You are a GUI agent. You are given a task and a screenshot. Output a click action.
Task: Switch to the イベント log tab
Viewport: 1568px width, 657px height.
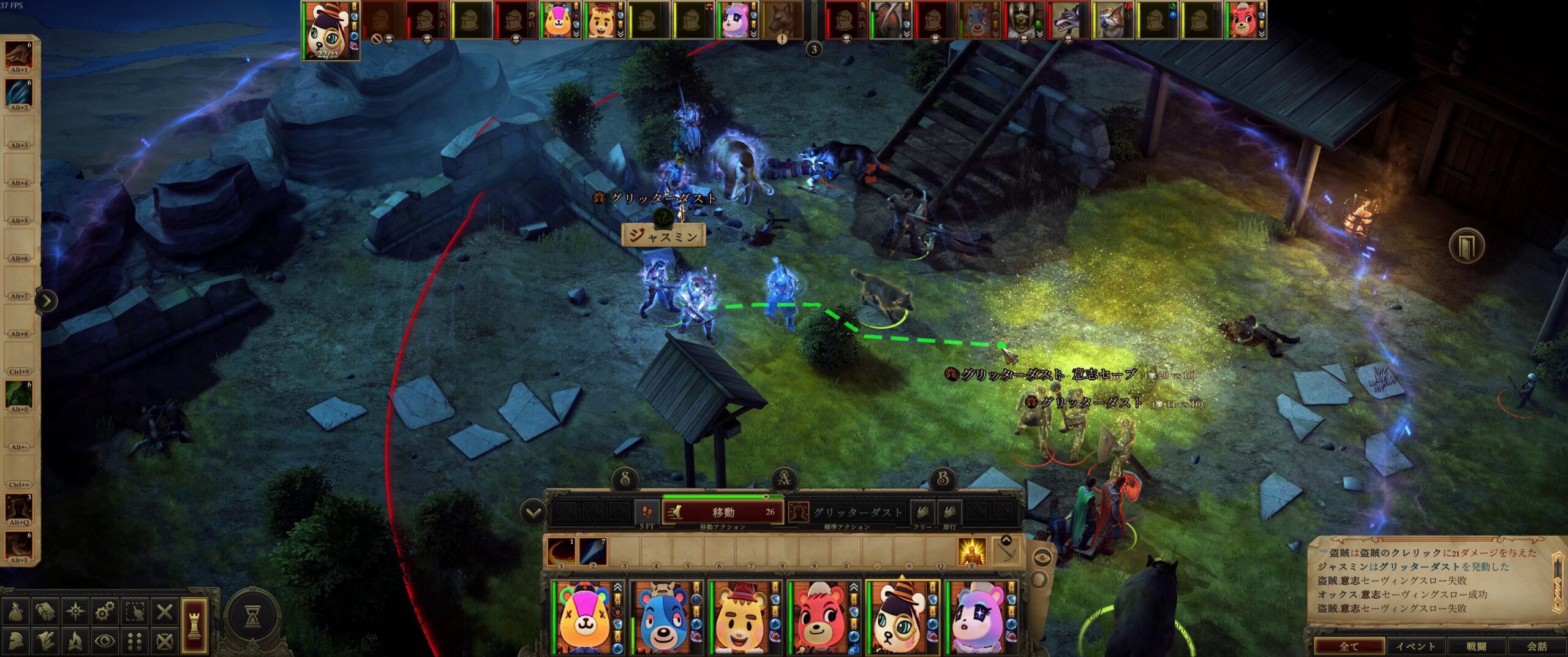pyautogui.click(x=1415, y=646)
